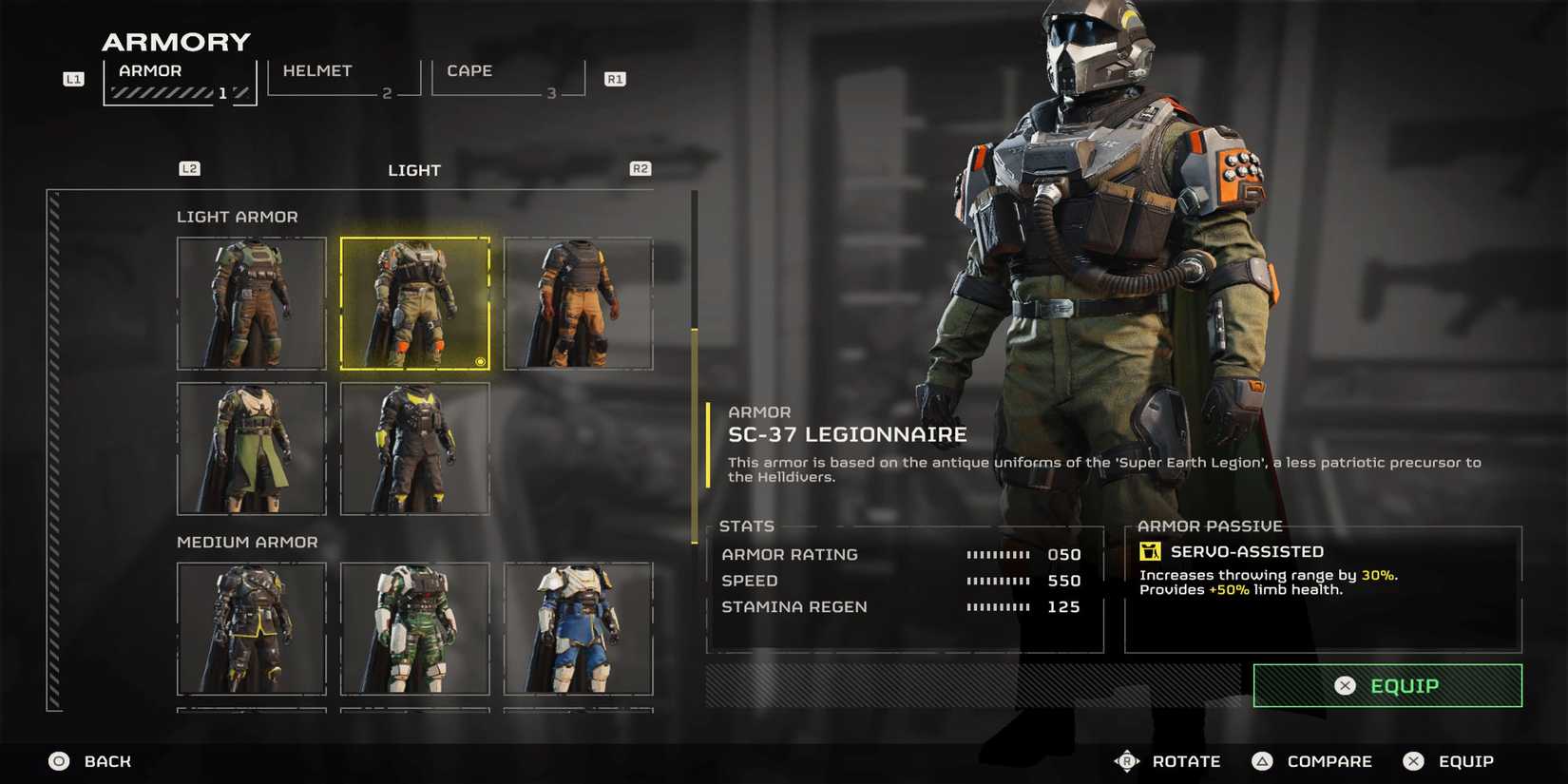Toggle Compare mode for current armor
Viewport: 1568px width, 784px height.
coord(1262,760)
